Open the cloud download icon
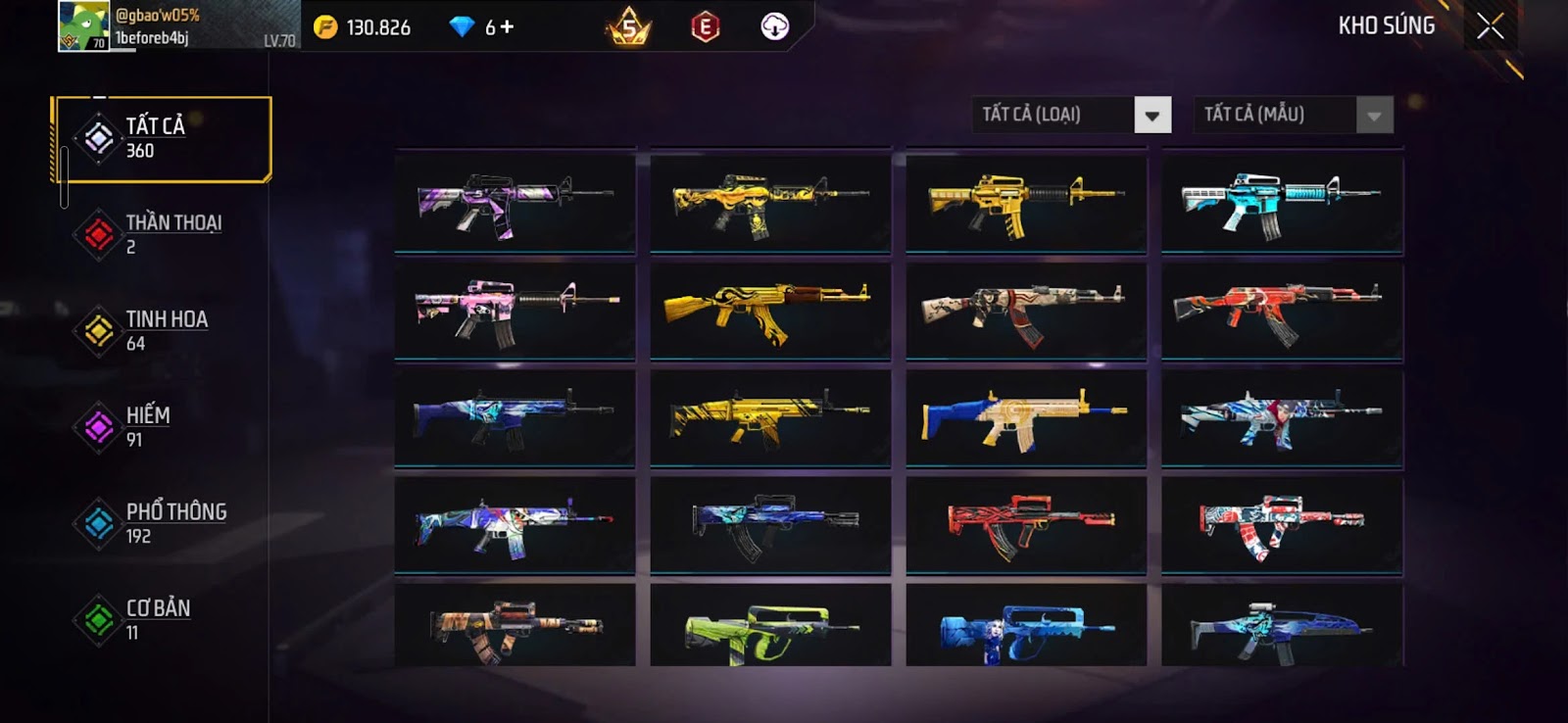The image size is (1568, 723). (x=774, y=26)
